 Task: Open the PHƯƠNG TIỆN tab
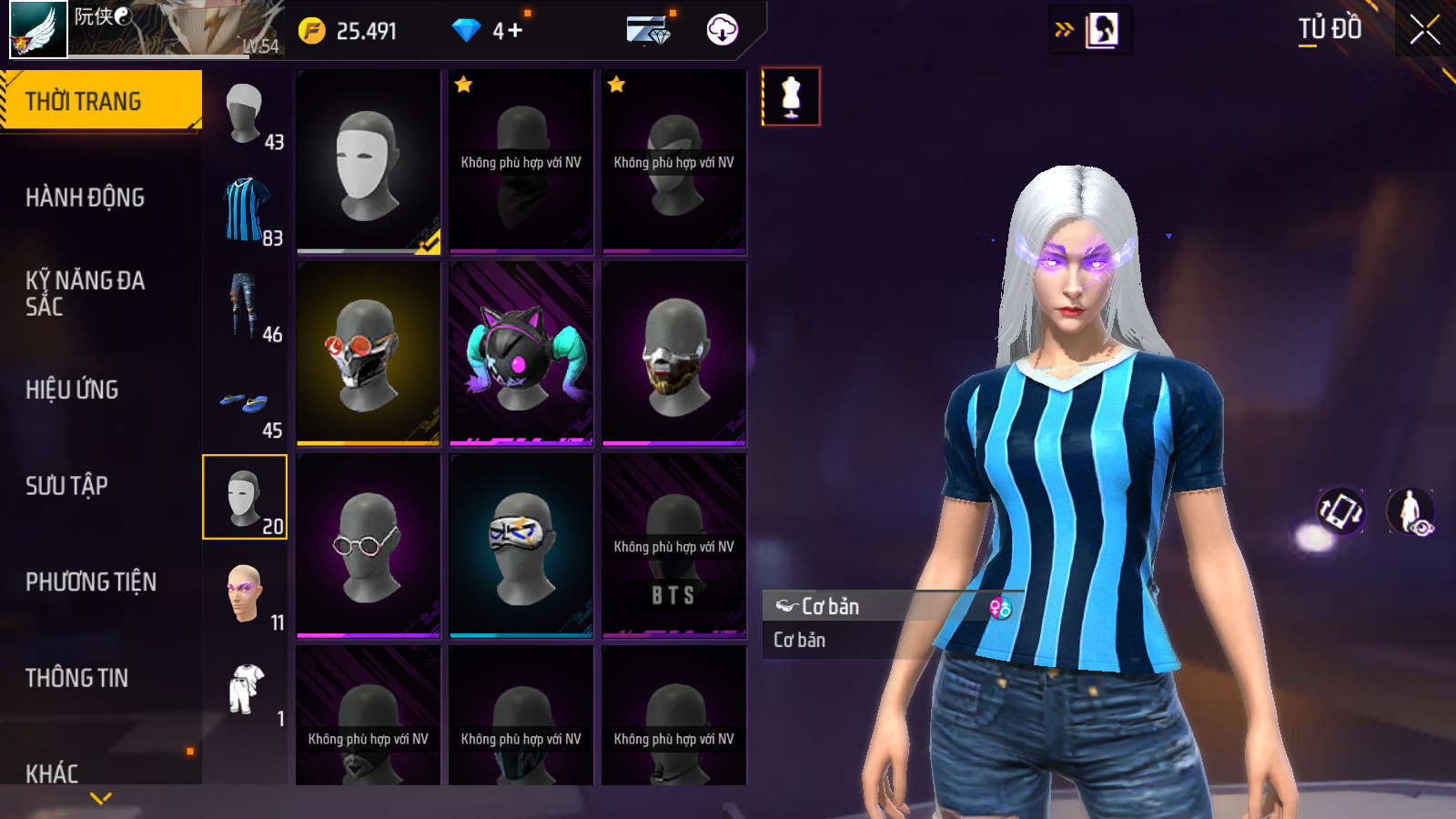91,582
